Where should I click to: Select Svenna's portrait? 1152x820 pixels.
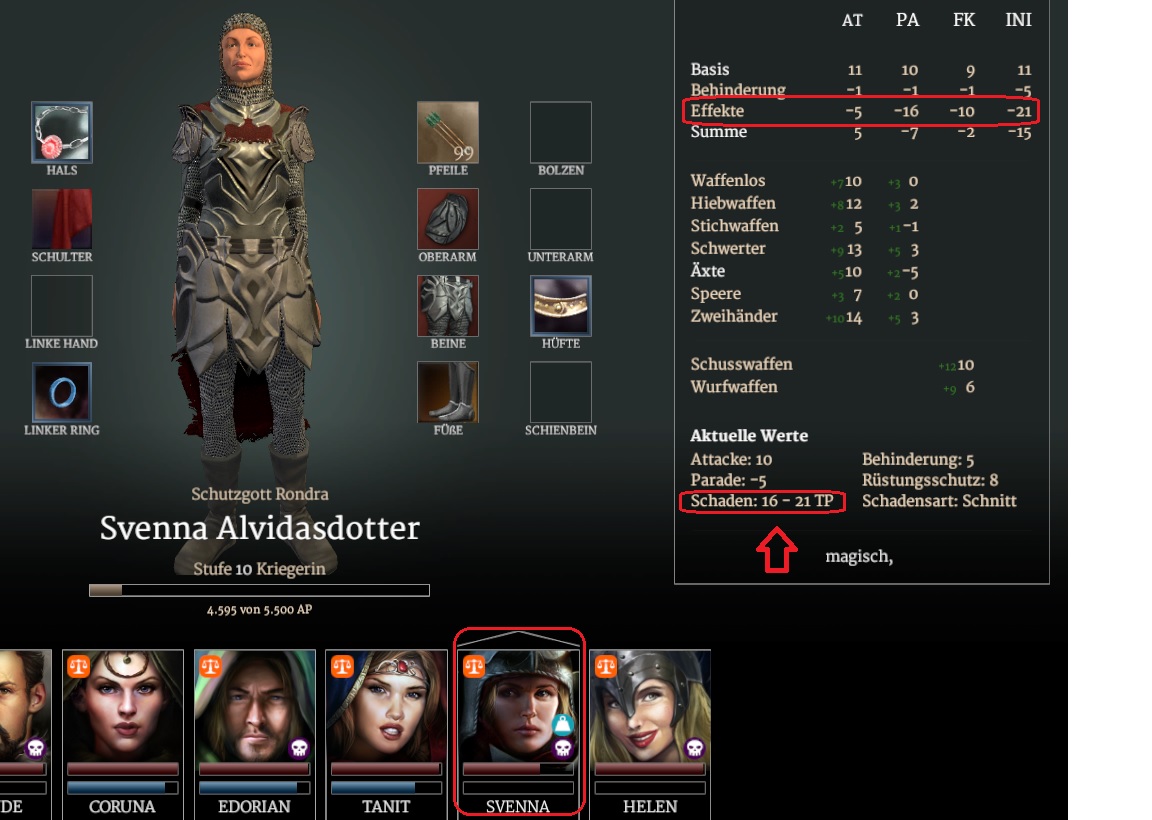[x=519, y=708]
